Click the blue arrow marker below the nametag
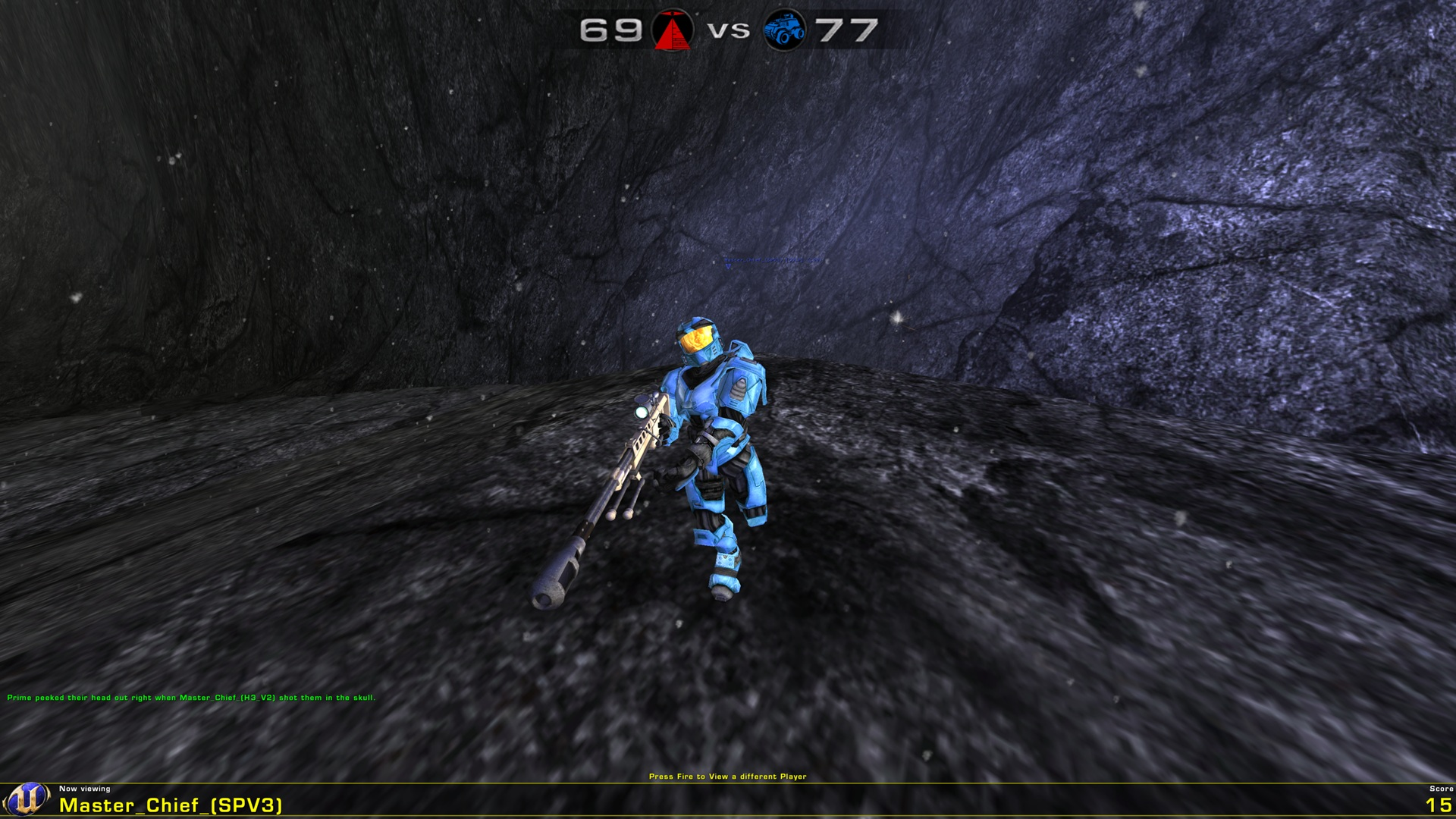This screenshot has width=1456, height=819. click(728, 267)
